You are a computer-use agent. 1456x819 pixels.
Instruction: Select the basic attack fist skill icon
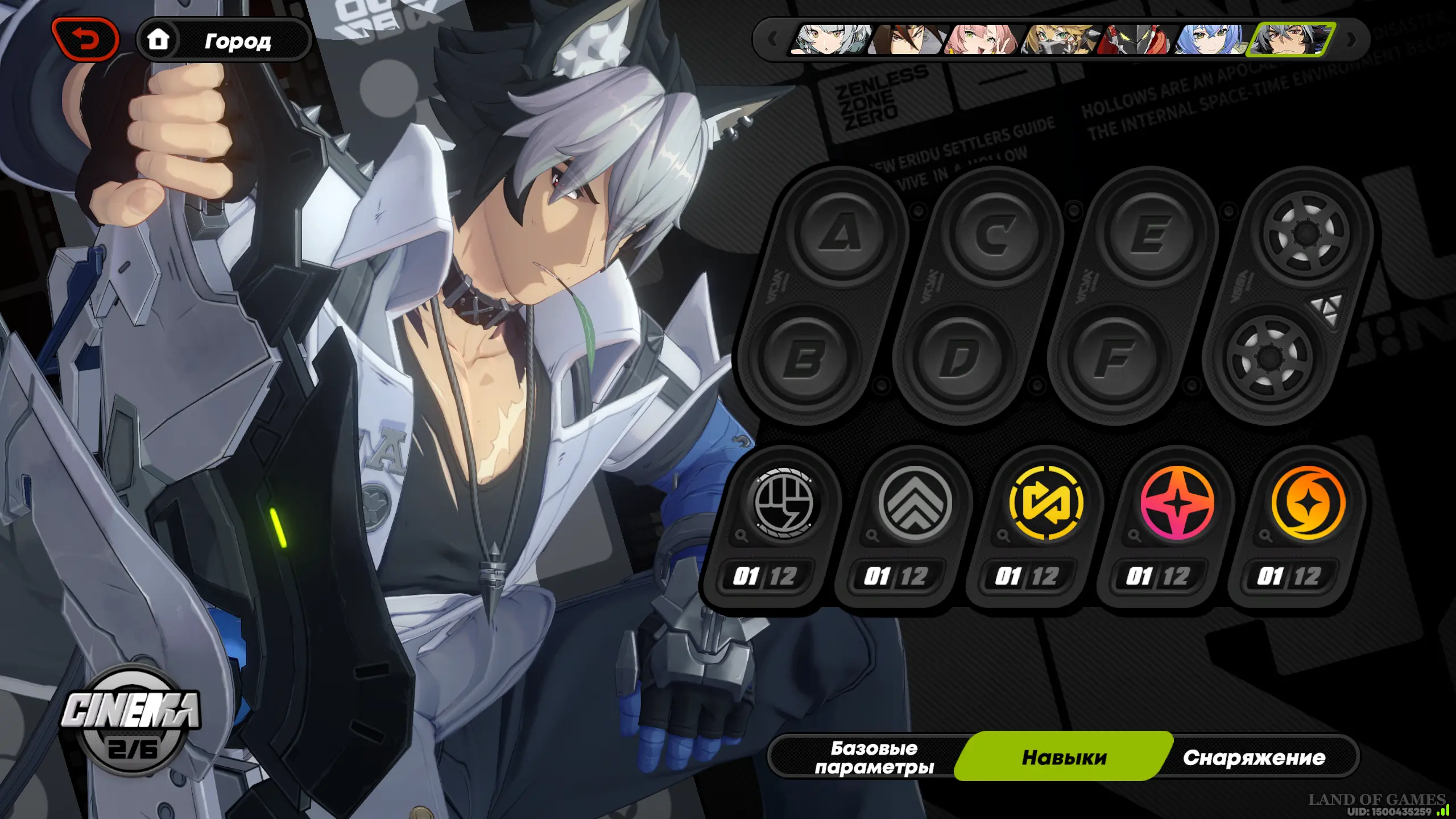pyautogui.click(x=783, y=503)
